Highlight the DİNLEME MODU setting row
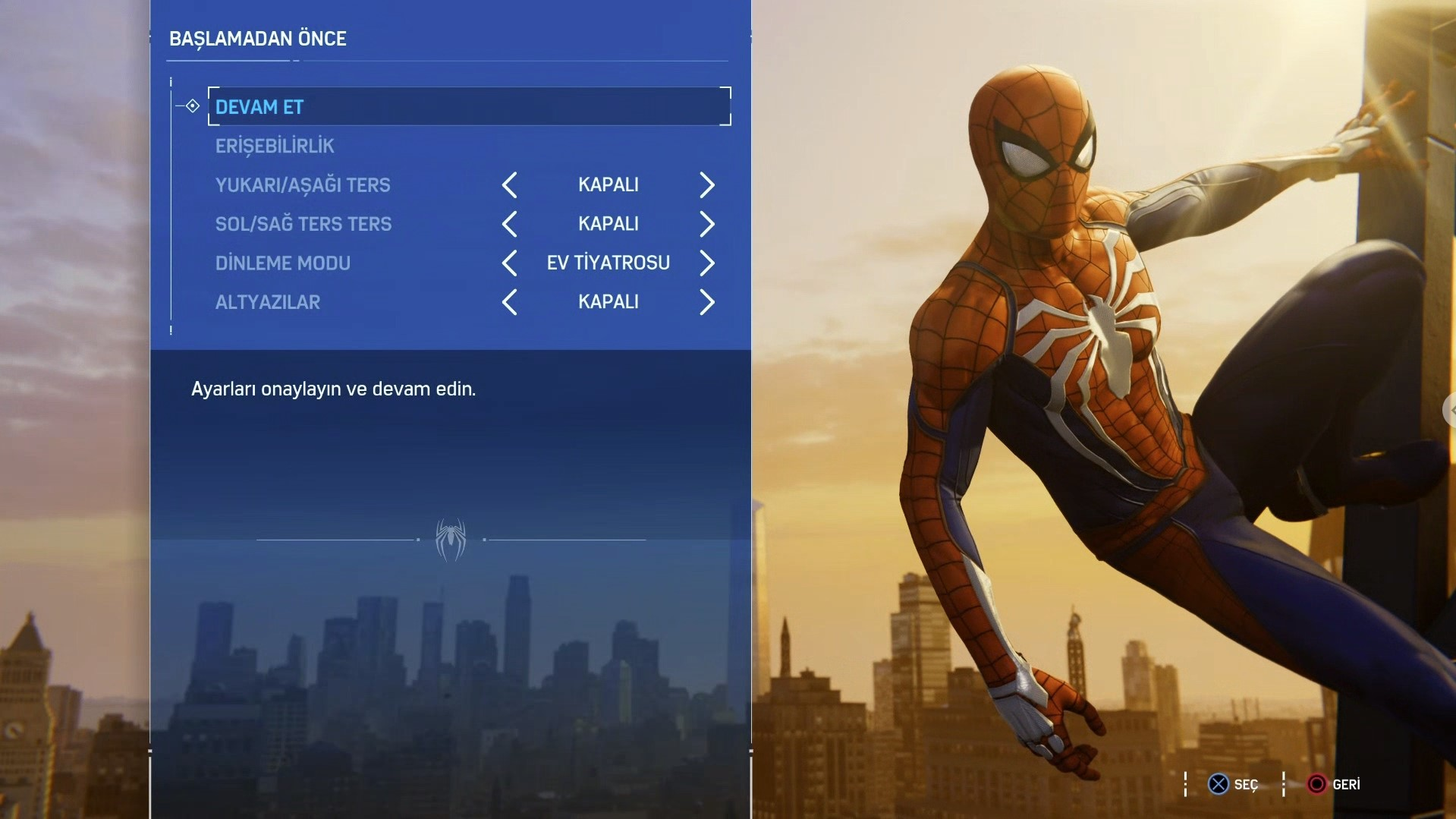The image size is (1456, 819). (x=283, y=263)
